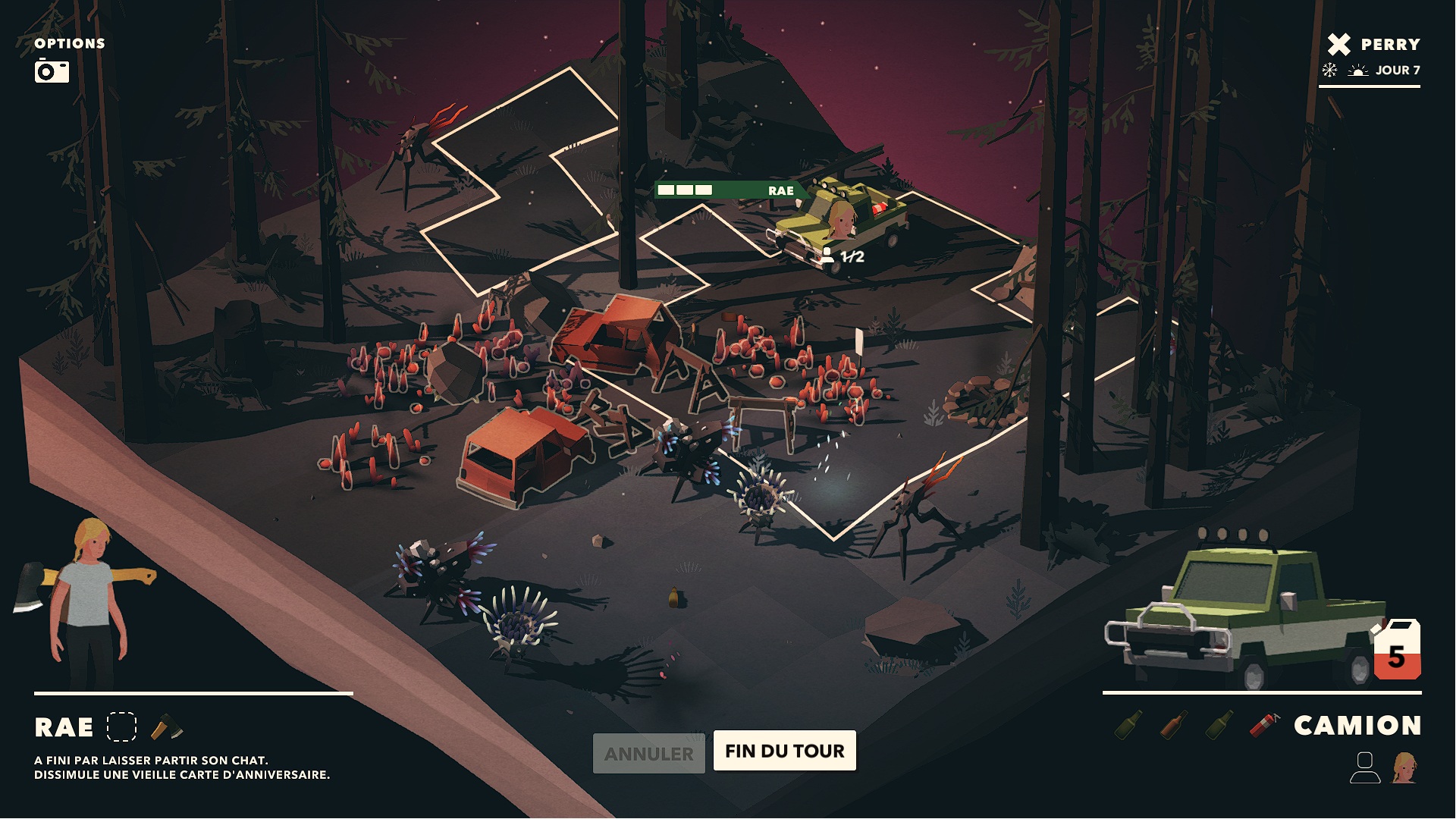Pick the fire extinguisher from truck inventory
Image resolution: width=1456 pixels, height=819 pixels.
1263,725
